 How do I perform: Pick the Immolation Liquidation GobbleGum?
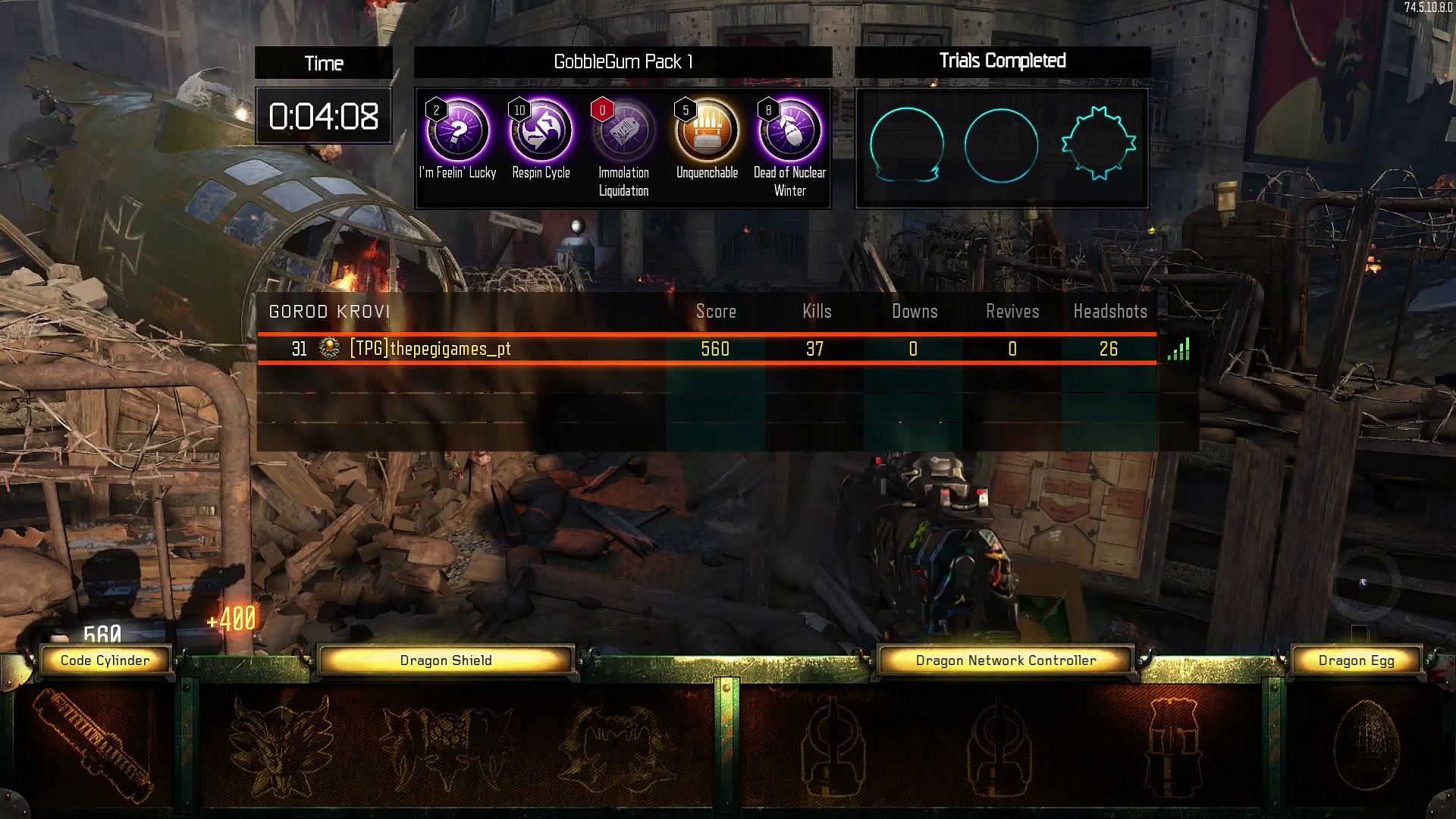(623, 131)
